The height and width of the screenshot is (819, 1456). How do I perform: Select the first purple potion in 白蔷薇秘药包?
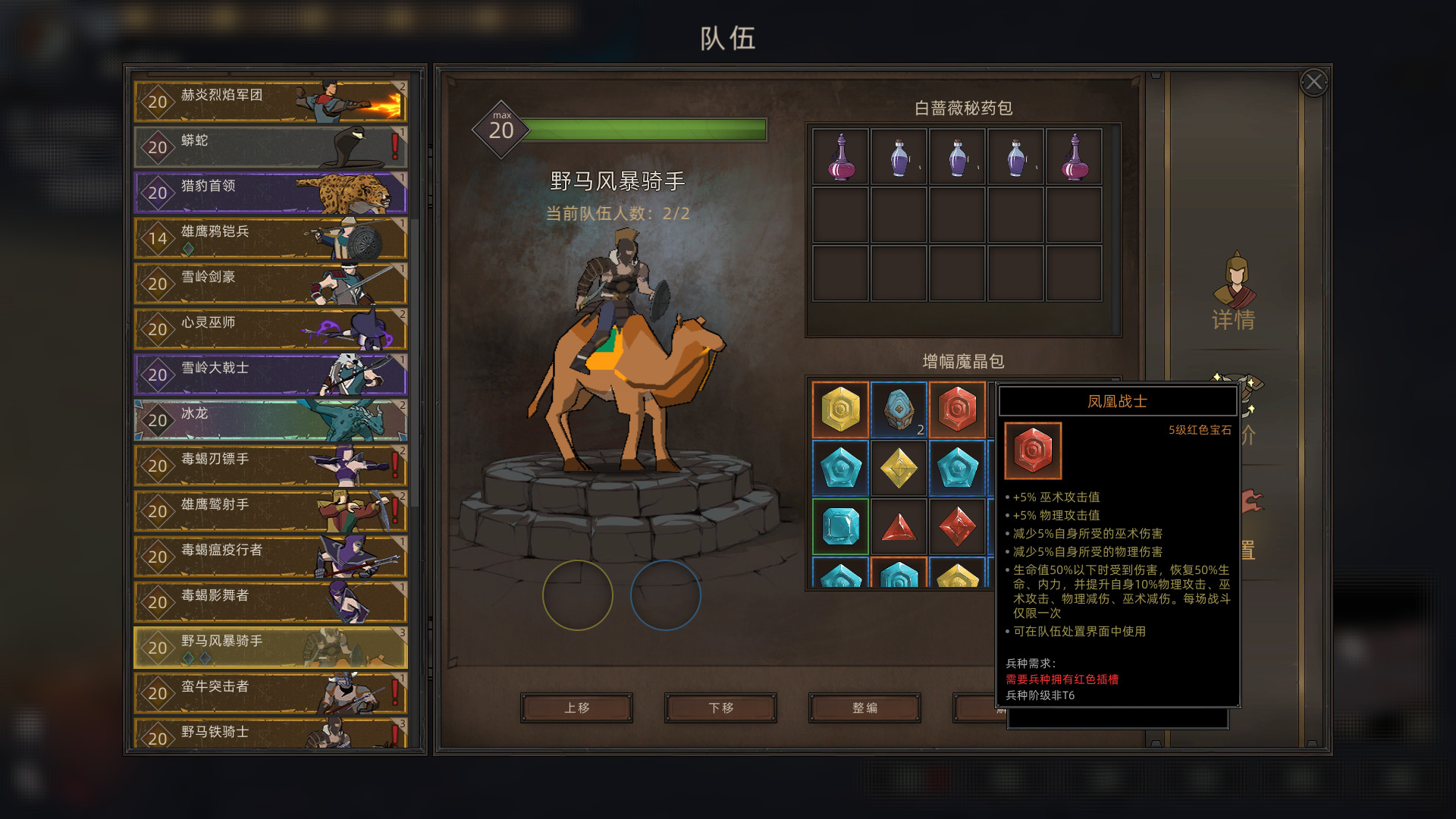click(840, 156)
